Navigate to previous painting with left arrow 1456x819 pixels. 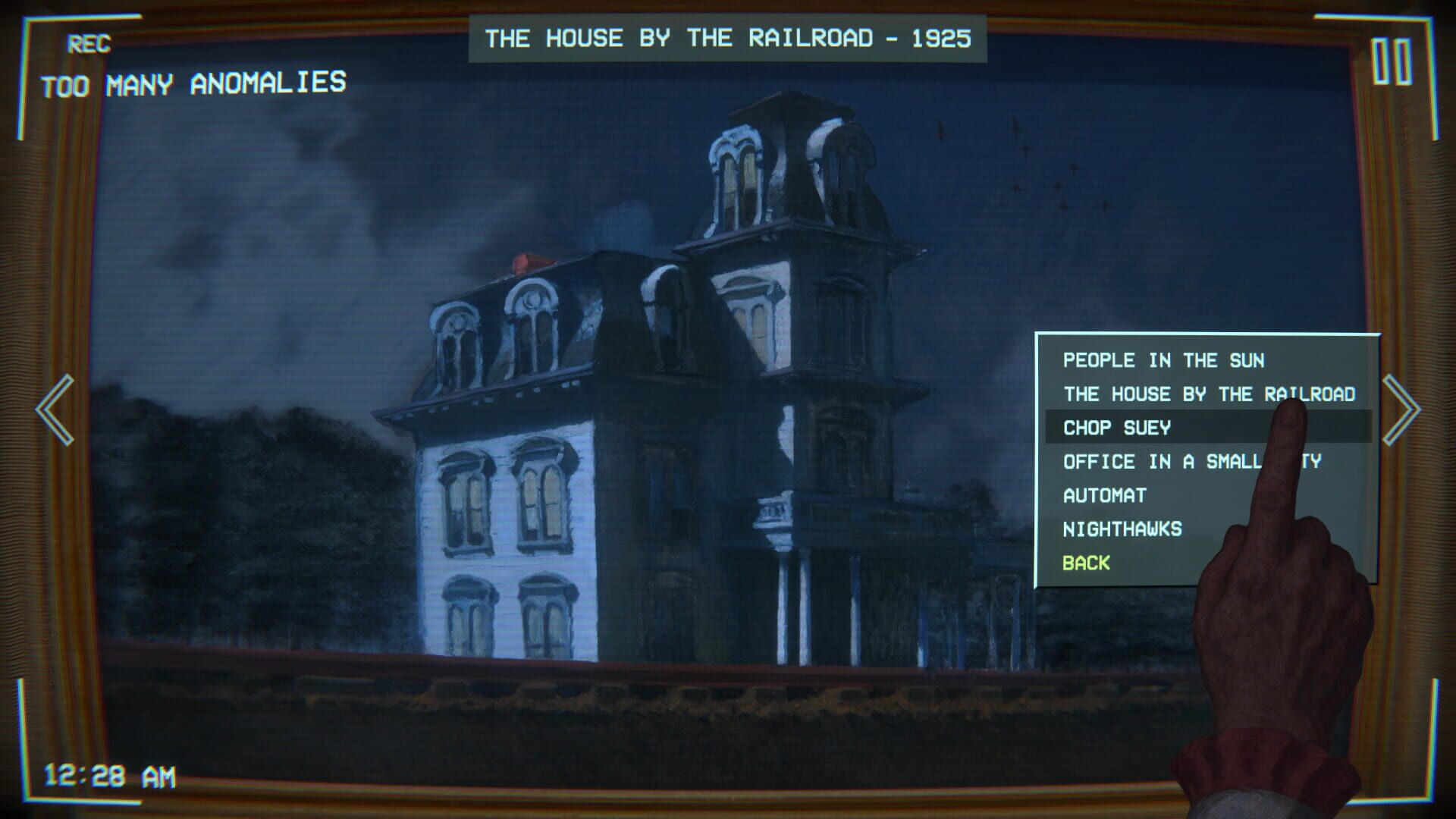point(55,409)
